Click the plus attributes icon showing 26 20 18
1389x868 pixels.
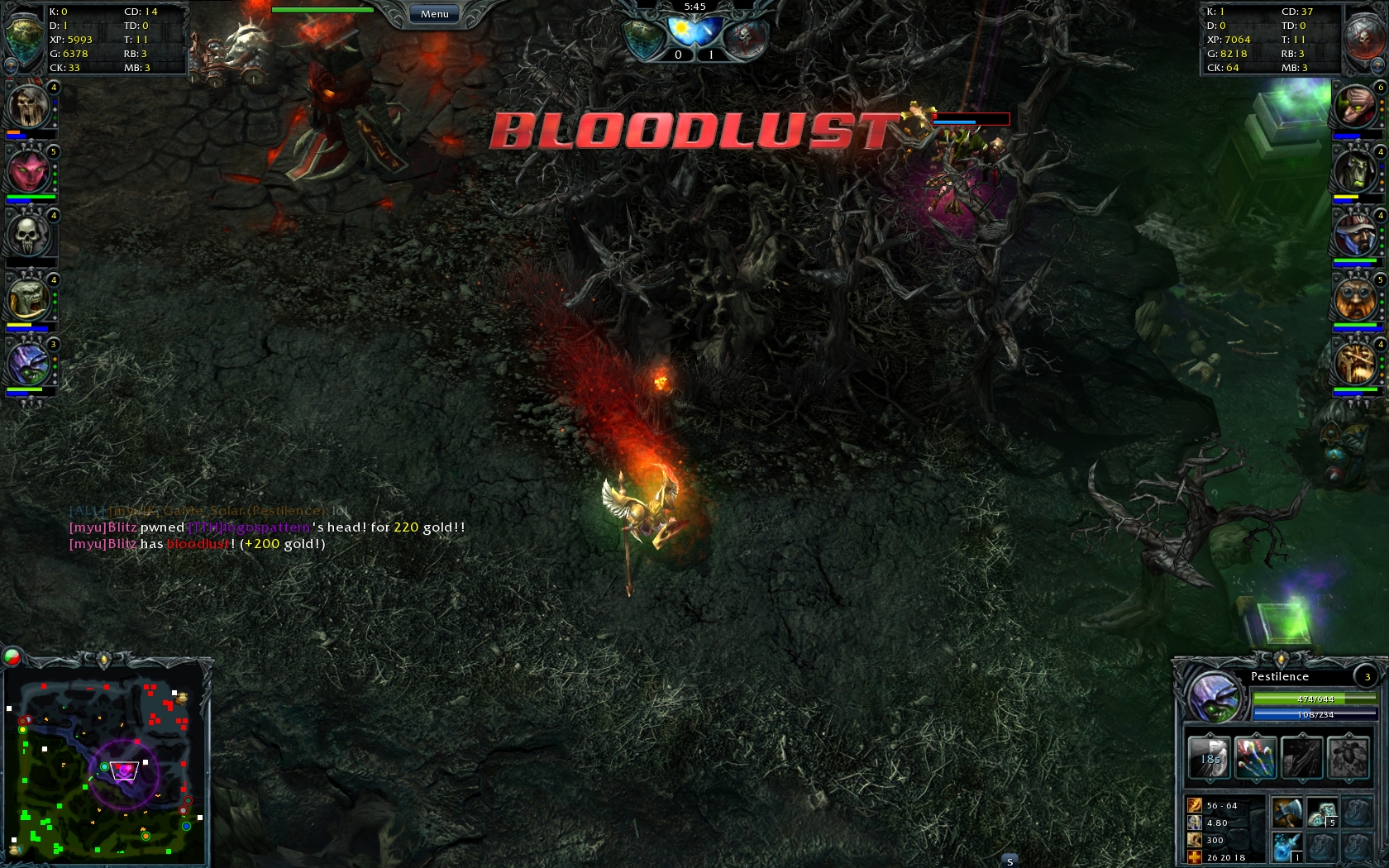click(1193, 856)
